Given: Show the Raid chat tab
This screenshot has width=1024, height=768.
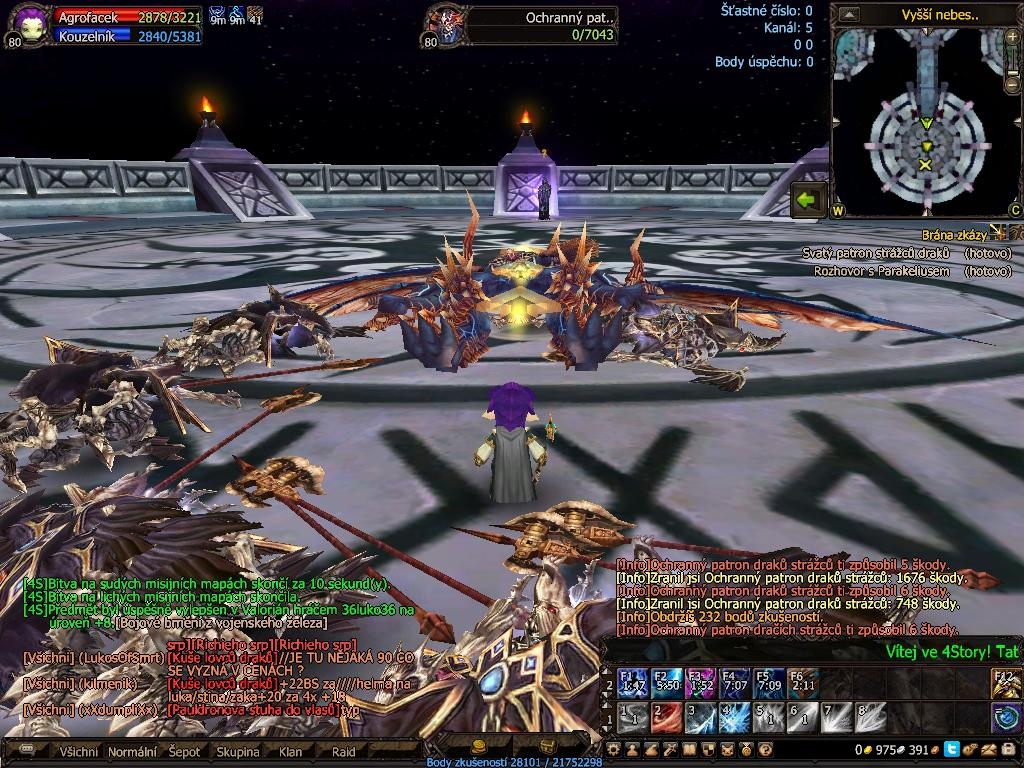Looking at the screenshot, I should 344,752.
